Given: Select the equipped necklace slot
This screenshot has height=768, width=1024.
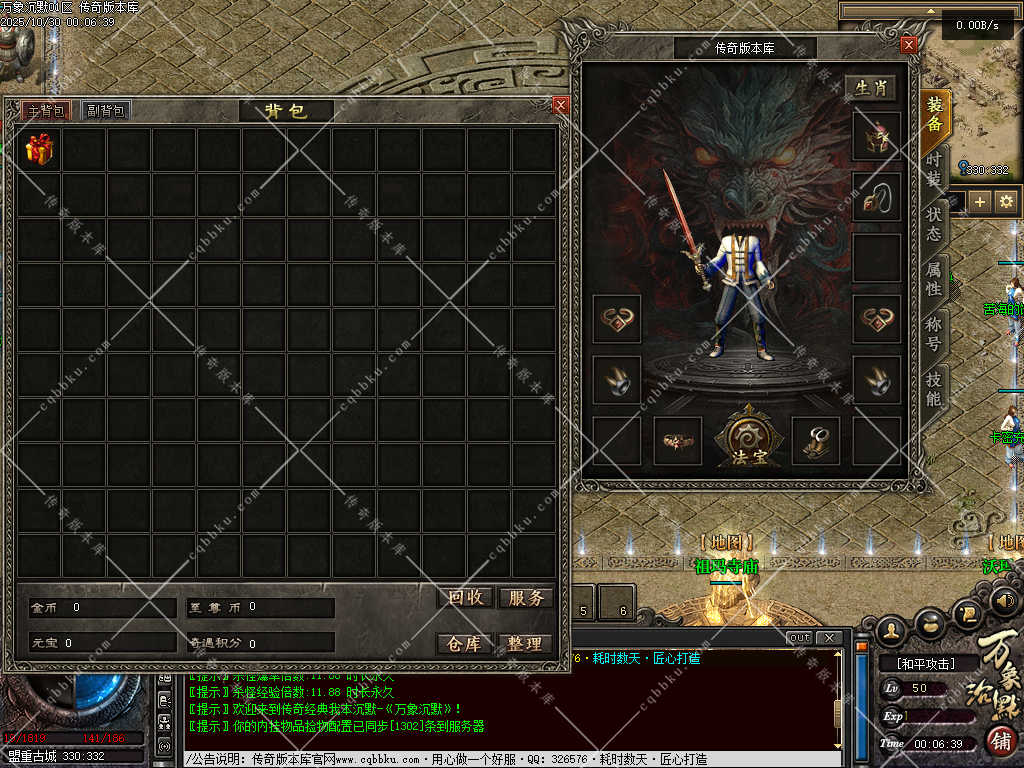Looking at the screenshot, I should coord(876,197).
